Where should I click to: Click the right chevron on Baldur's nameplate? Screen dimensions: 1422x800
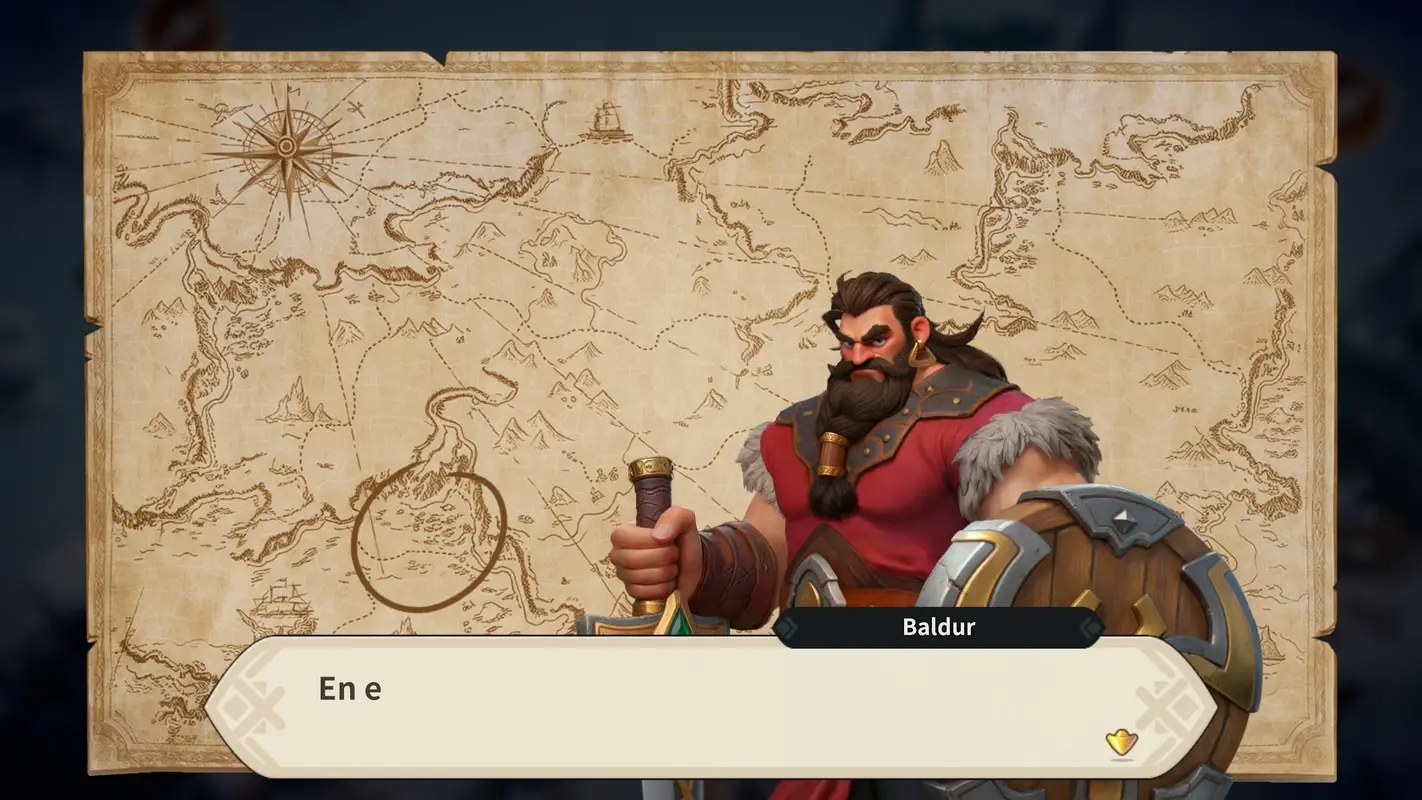click(1090, 627)
